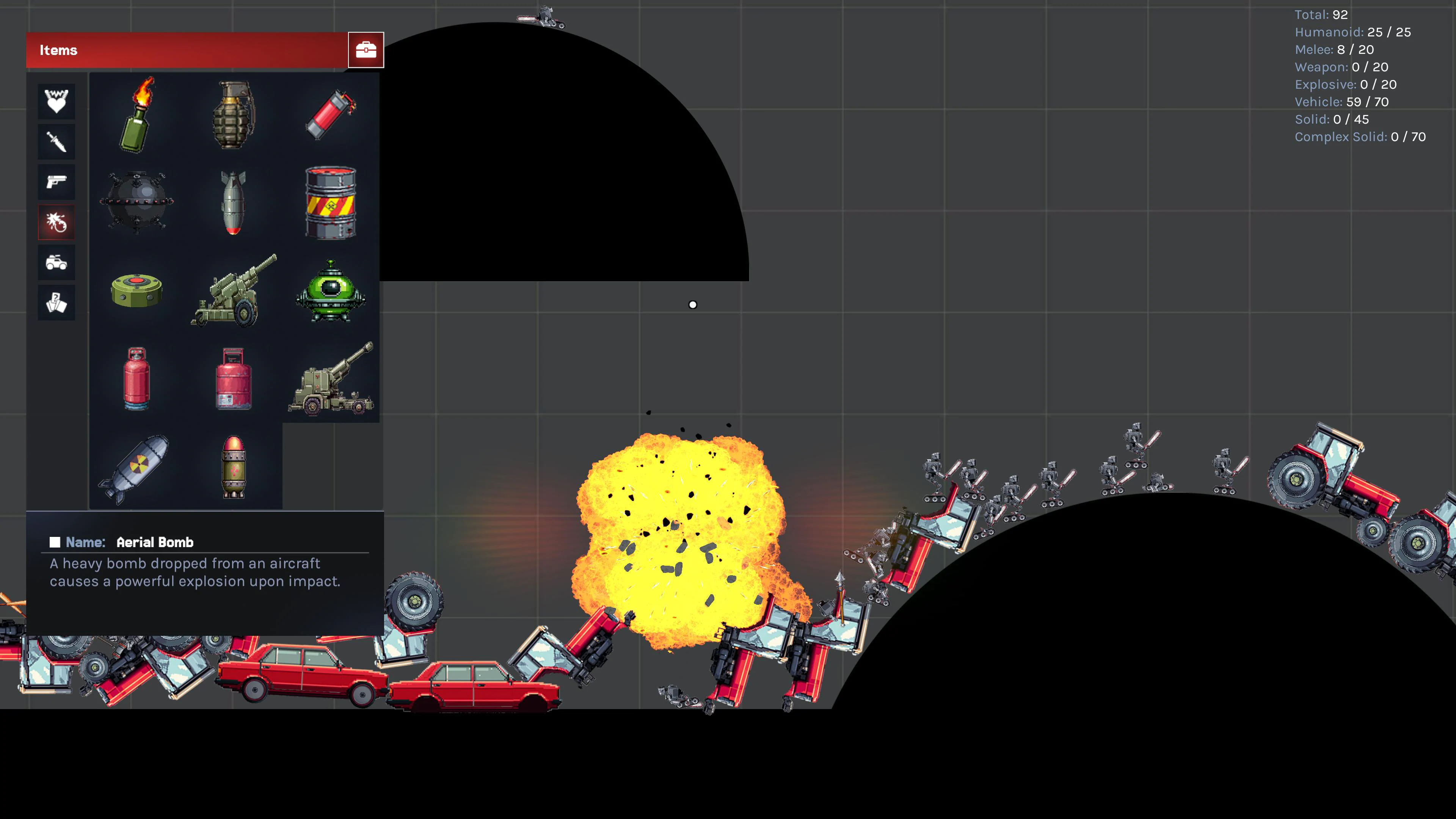The height and width of the screenshot is (819, 1456).
Task: Open the Melee weapons knife category
Action: (x=56, y=141)
